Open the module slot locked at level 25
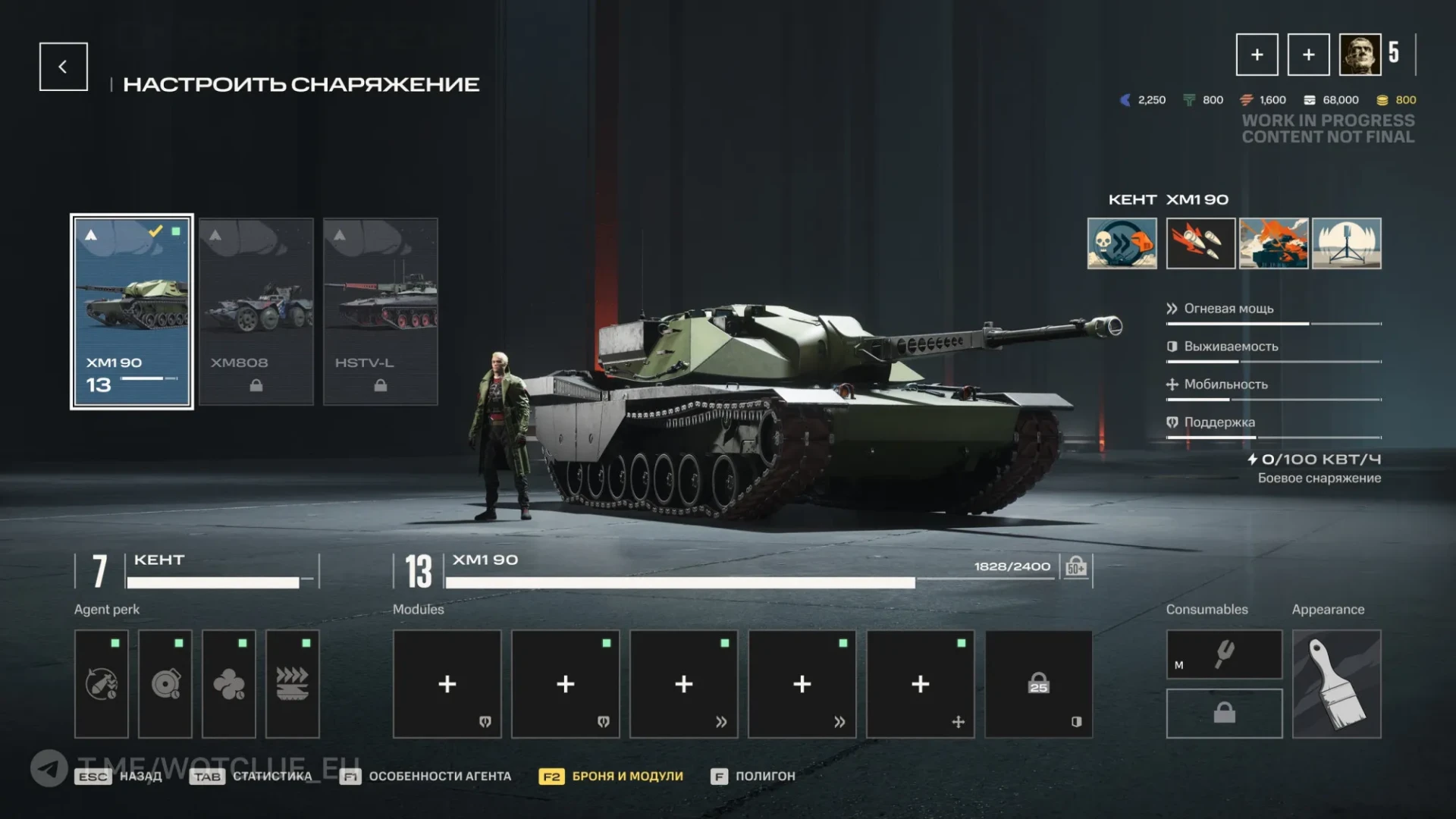This screenshot has height=819, width=1456. [1038, 684]
